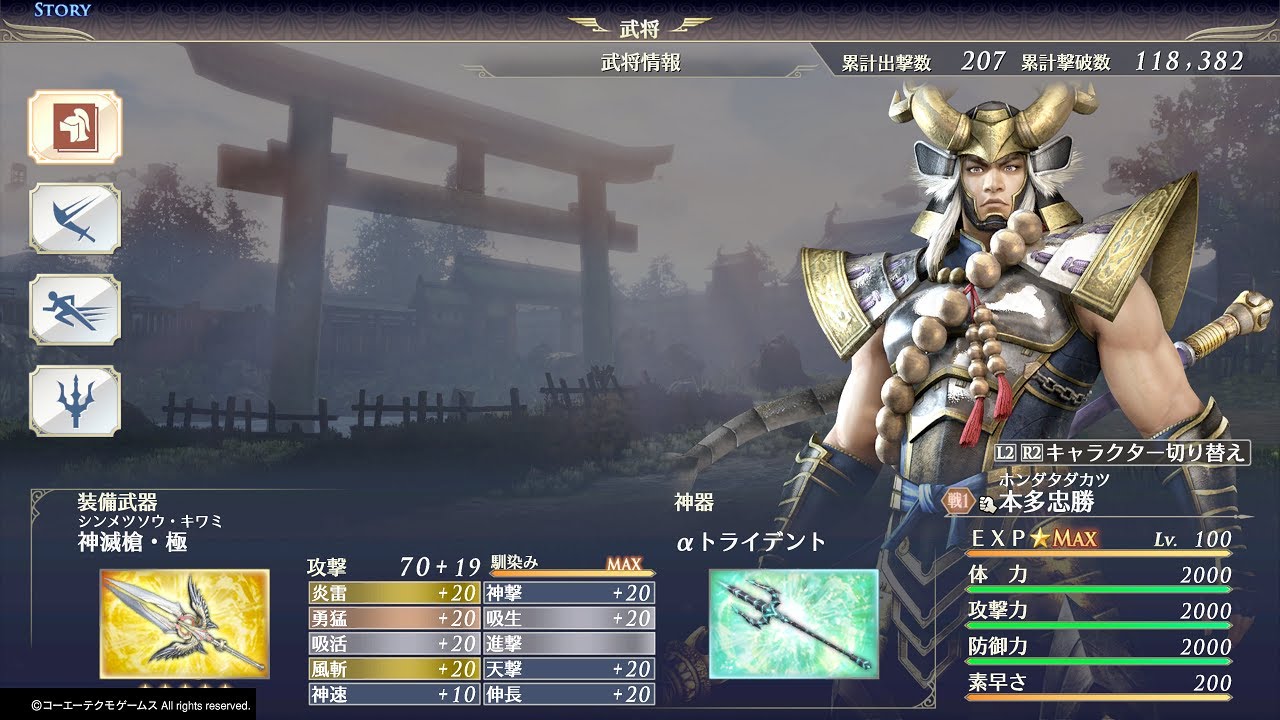Viewport: 1280px width, 720px height.
Task: Select the 神撃 attribute row
Action: coord(569,593)
